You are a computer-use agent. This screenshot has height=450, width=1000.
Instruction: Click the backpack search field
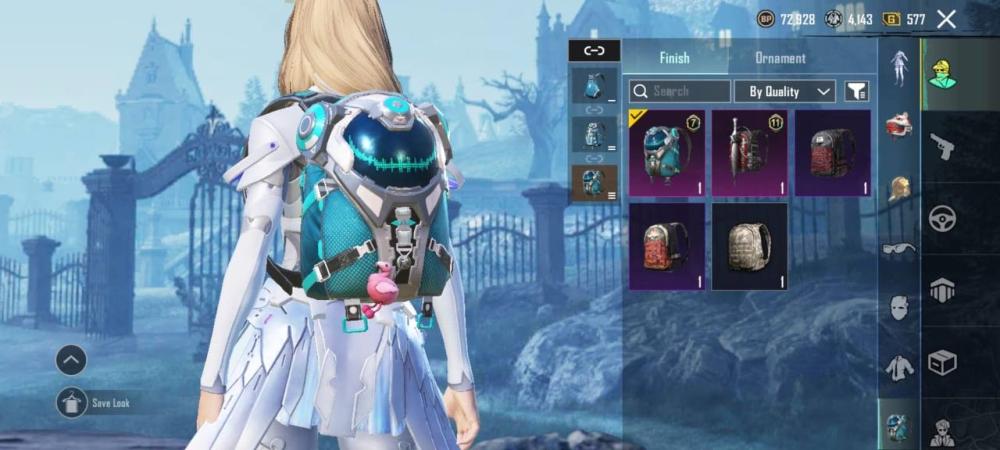pyautogui.click(x=680, y=91)
